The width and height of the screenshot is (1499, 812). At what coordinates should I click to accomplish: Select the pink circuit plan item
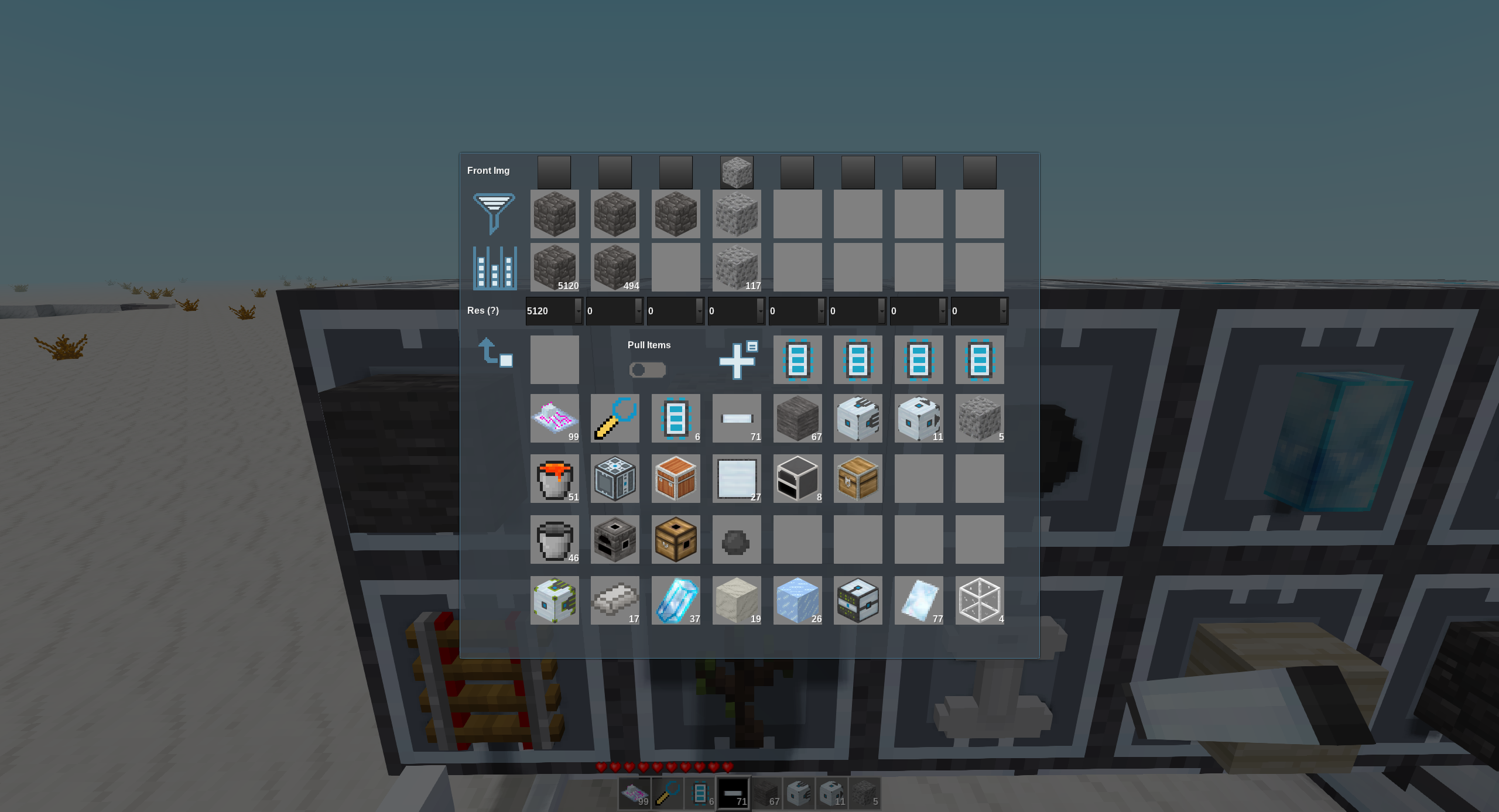click(x=555, y=418)
